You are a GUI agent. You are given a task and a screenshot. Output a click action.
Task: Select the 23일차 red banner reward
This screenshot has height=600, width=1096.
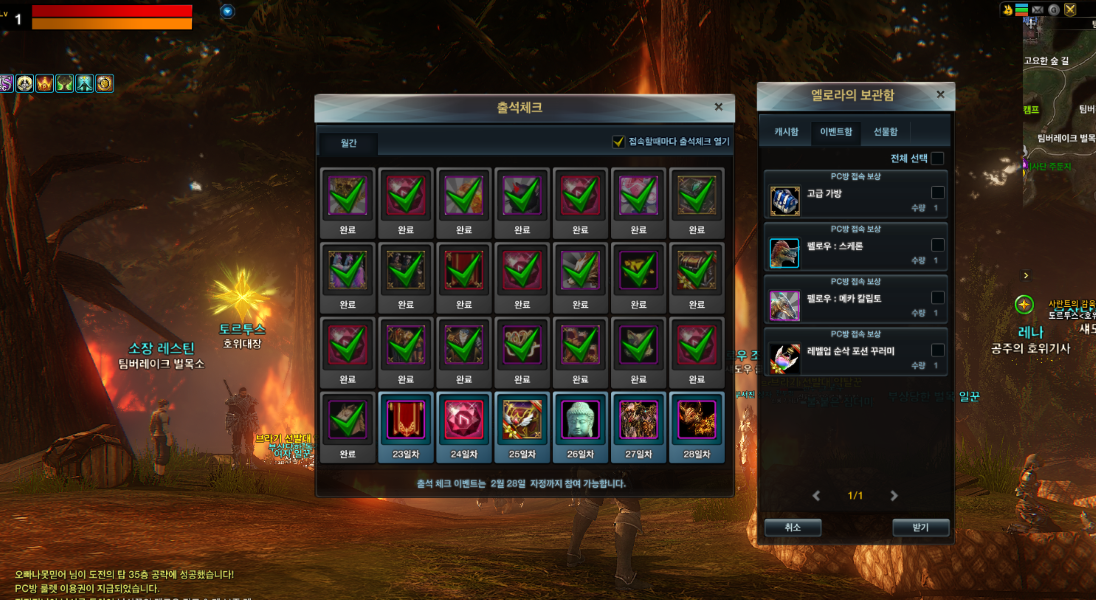coord(405,421)
